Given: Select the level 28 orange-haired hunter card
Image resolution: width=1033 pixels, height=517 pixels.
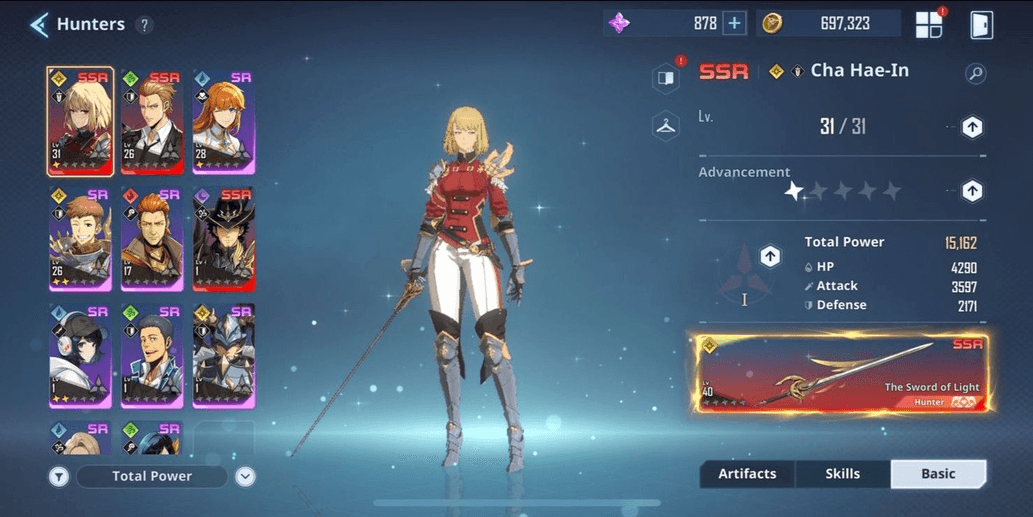Looking at the screenshot, I should 223,121.
